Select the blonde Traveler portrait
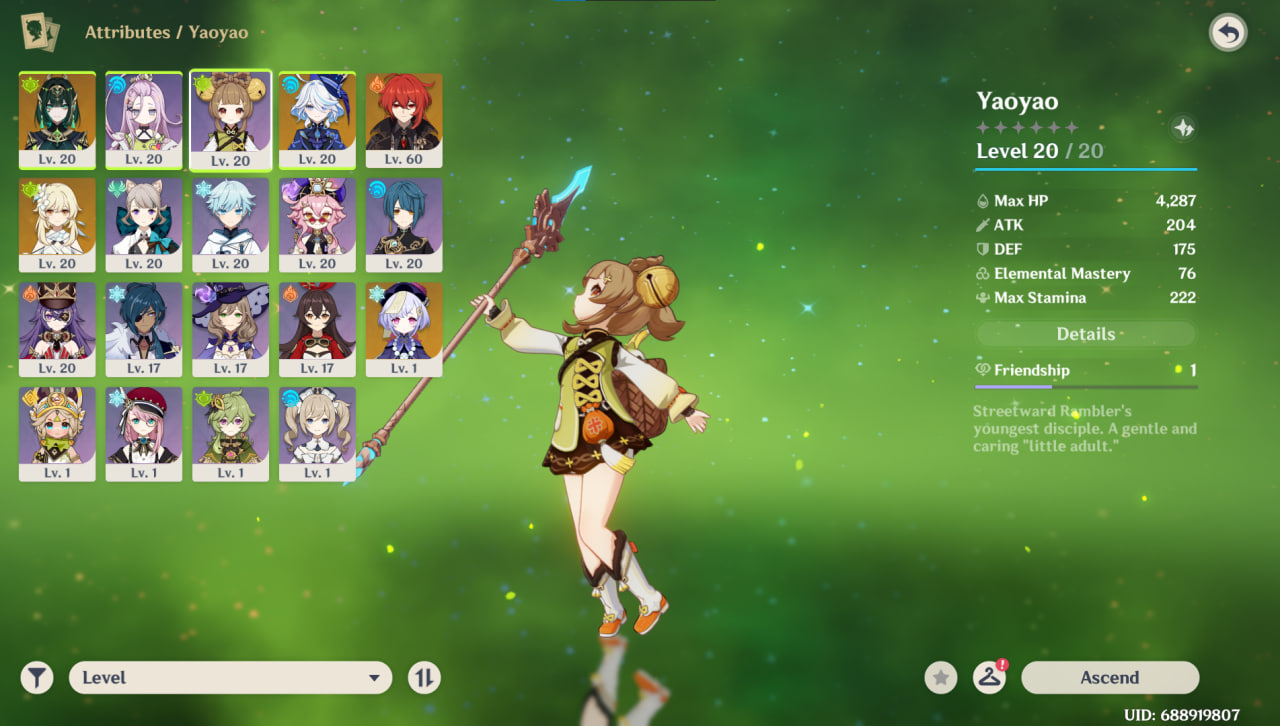 [57, 224]
